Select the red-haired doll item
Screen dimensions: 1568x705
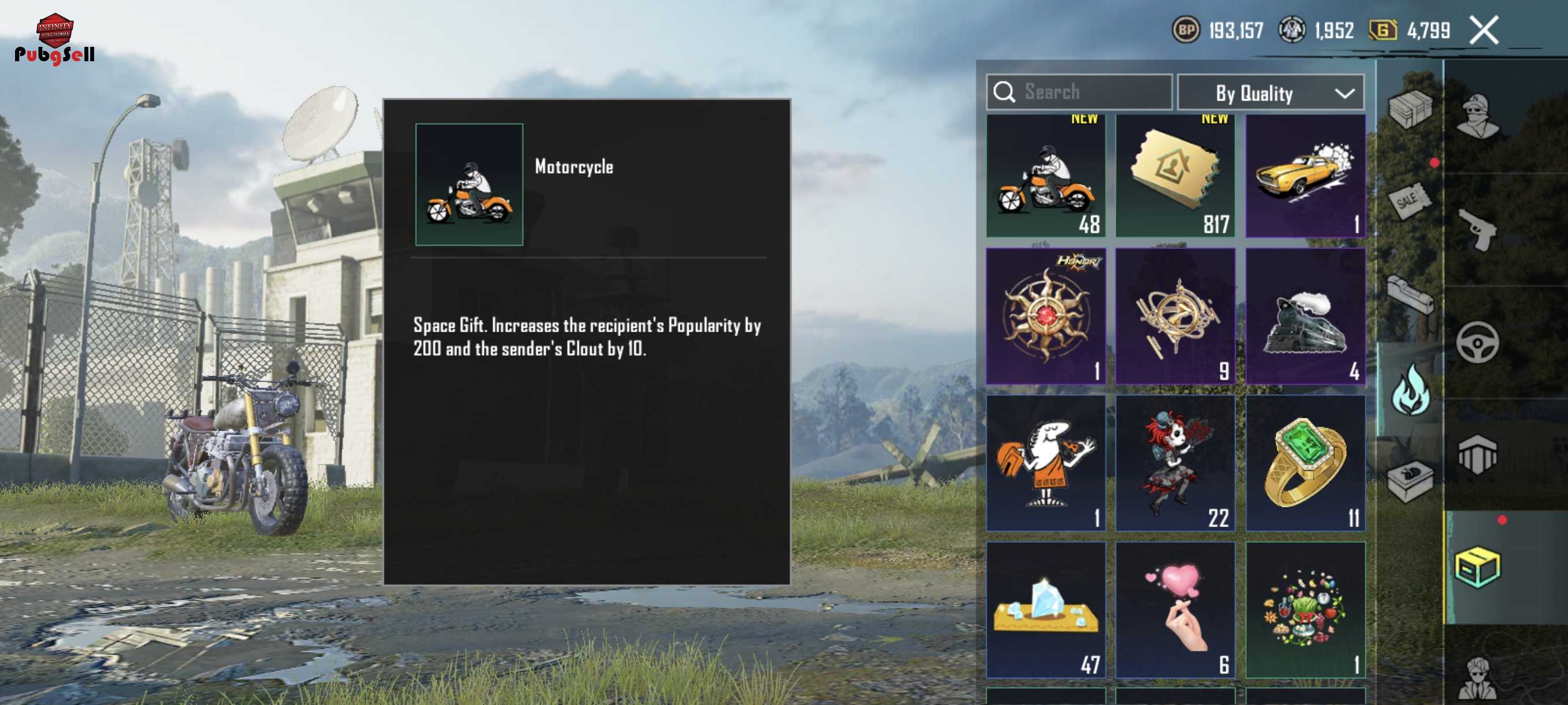coord(1175,463)
